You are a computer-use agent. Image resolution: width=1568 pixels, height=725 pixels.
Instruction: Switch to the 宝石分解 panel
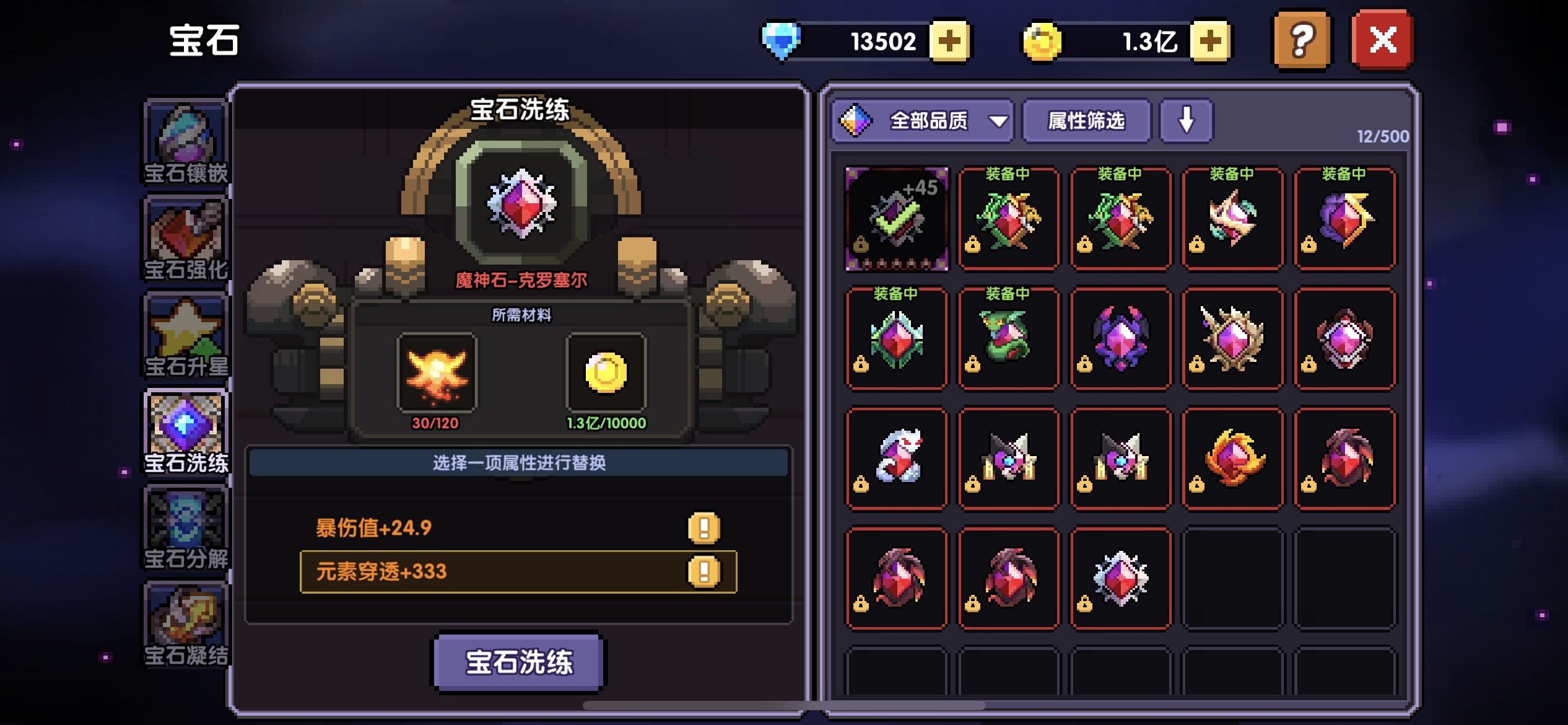click(185, 527)
